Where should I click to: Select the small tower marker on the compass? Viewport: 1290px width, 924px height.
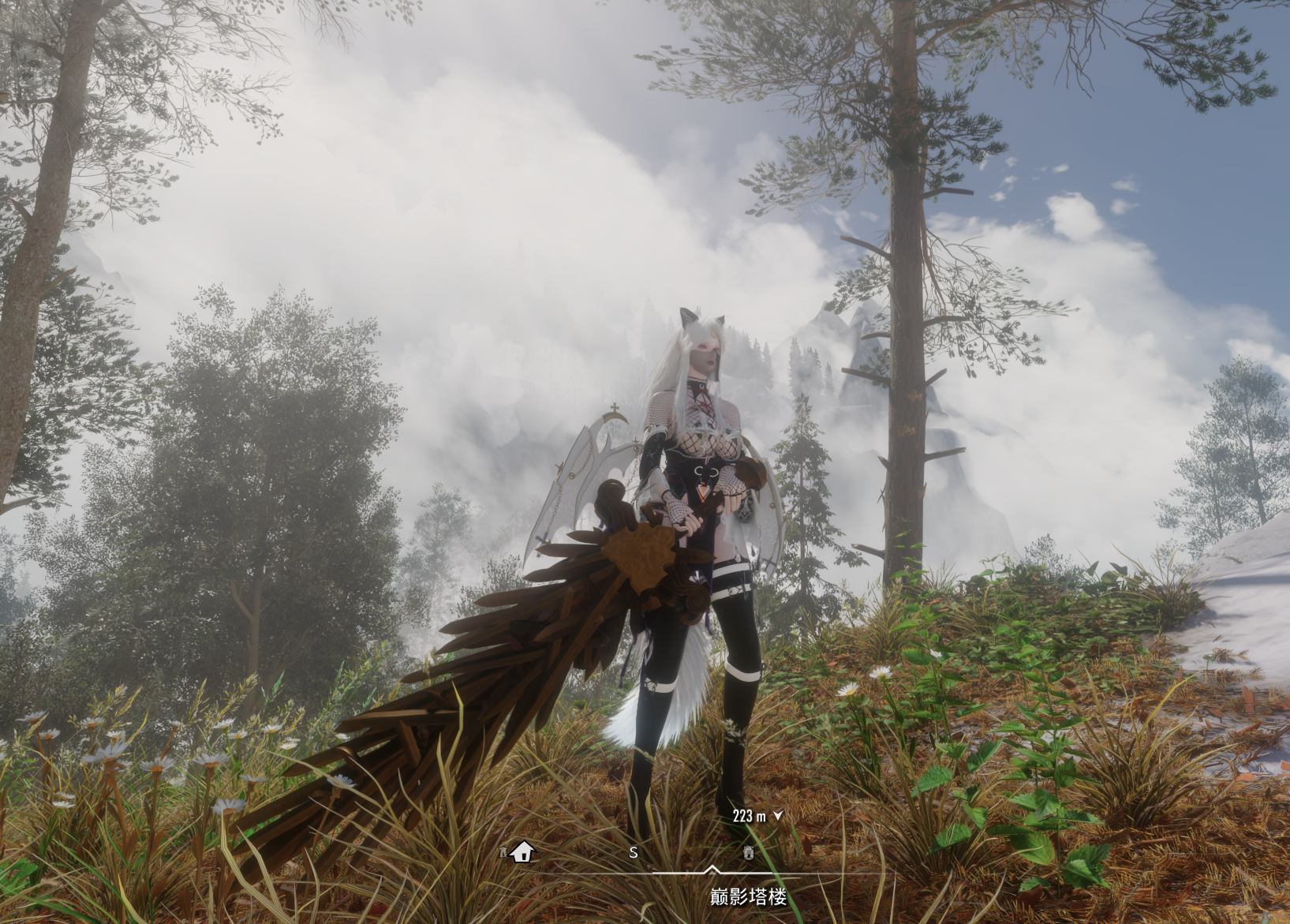click(503, 852)
